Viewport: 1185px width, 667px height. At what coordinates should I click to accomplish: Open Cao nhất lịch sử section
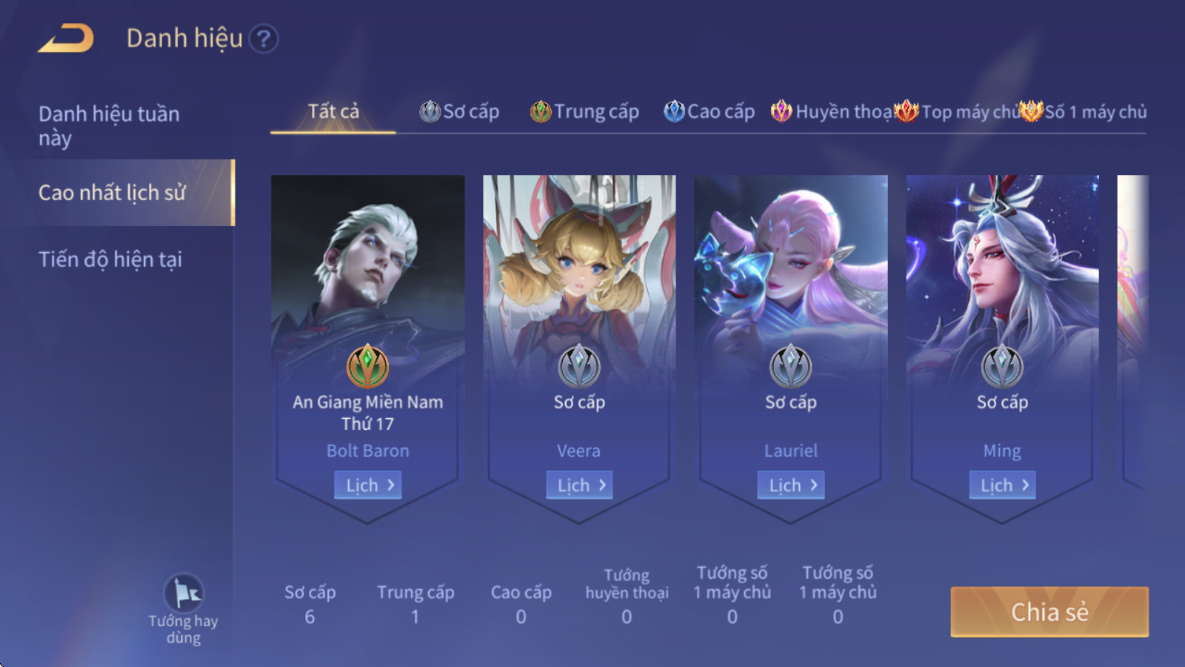click(112, 192)
